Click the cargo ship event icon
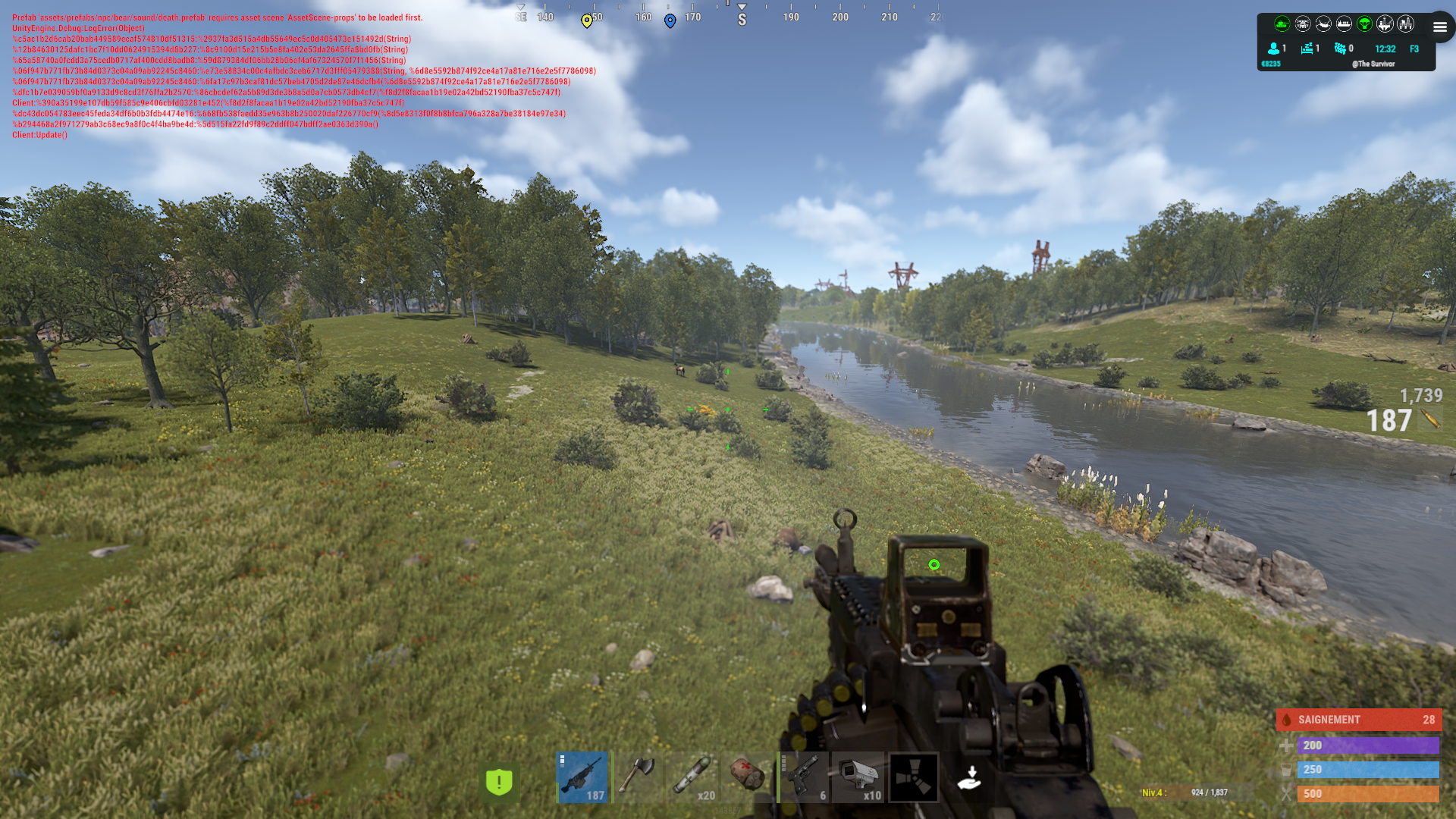Viewport: 1456px width, 819px height. click(1344, 24)
